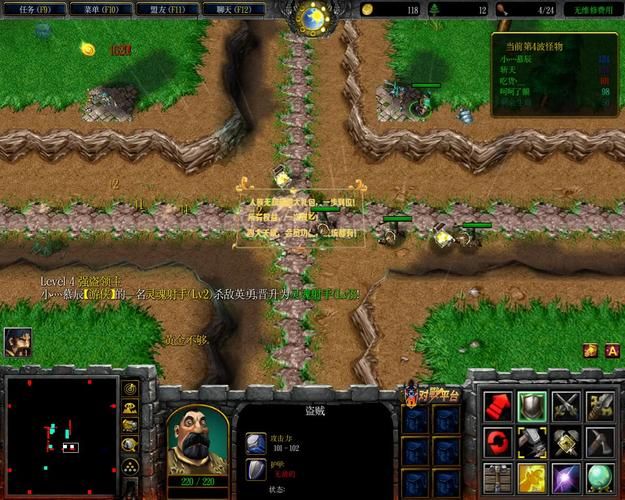Open the 任务 (F9) quests menu
625x500 pixels.
35,9
